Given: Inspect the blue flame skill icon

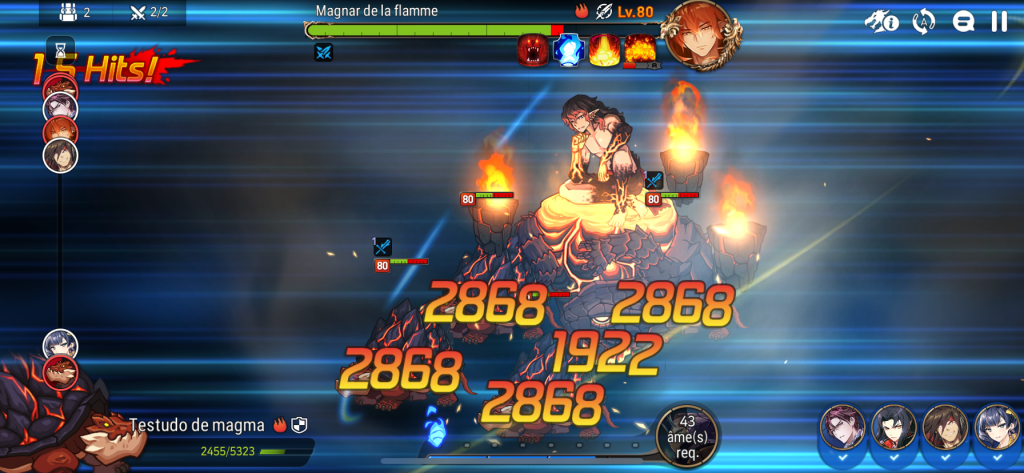Looking at the screenshot, I should (569, 50).
